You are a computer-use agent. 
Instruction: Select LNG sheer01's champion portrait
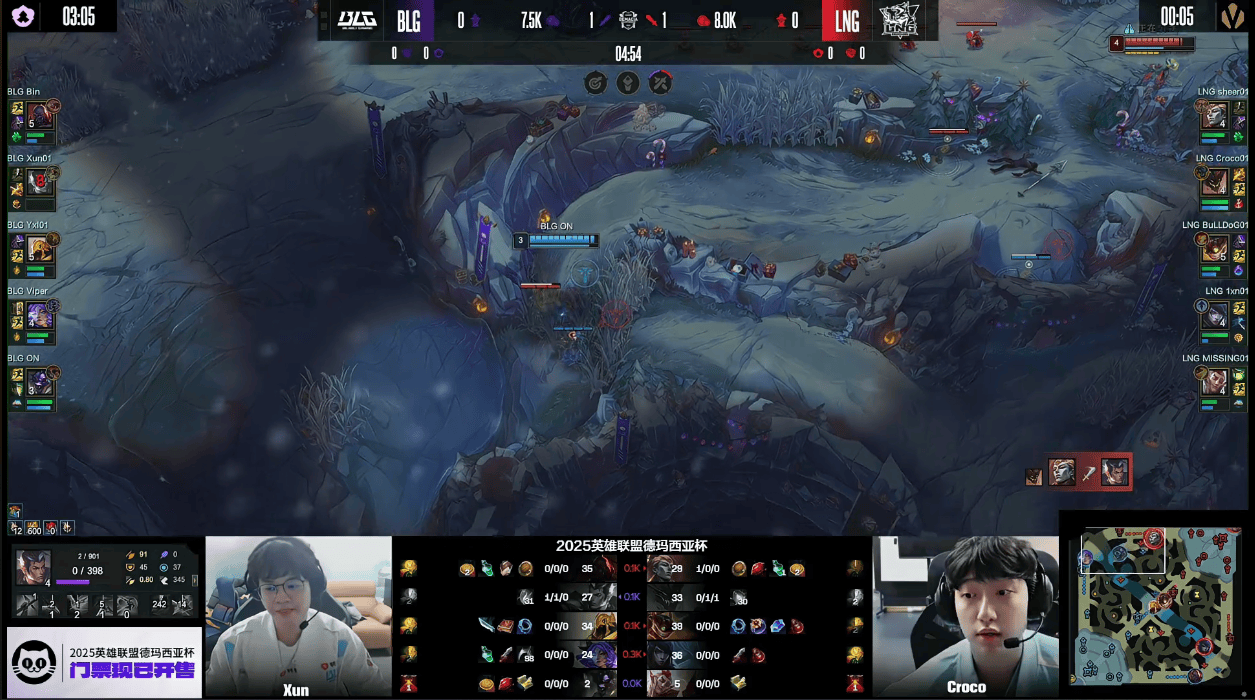pyautogui.click(x=1214, y=115)
